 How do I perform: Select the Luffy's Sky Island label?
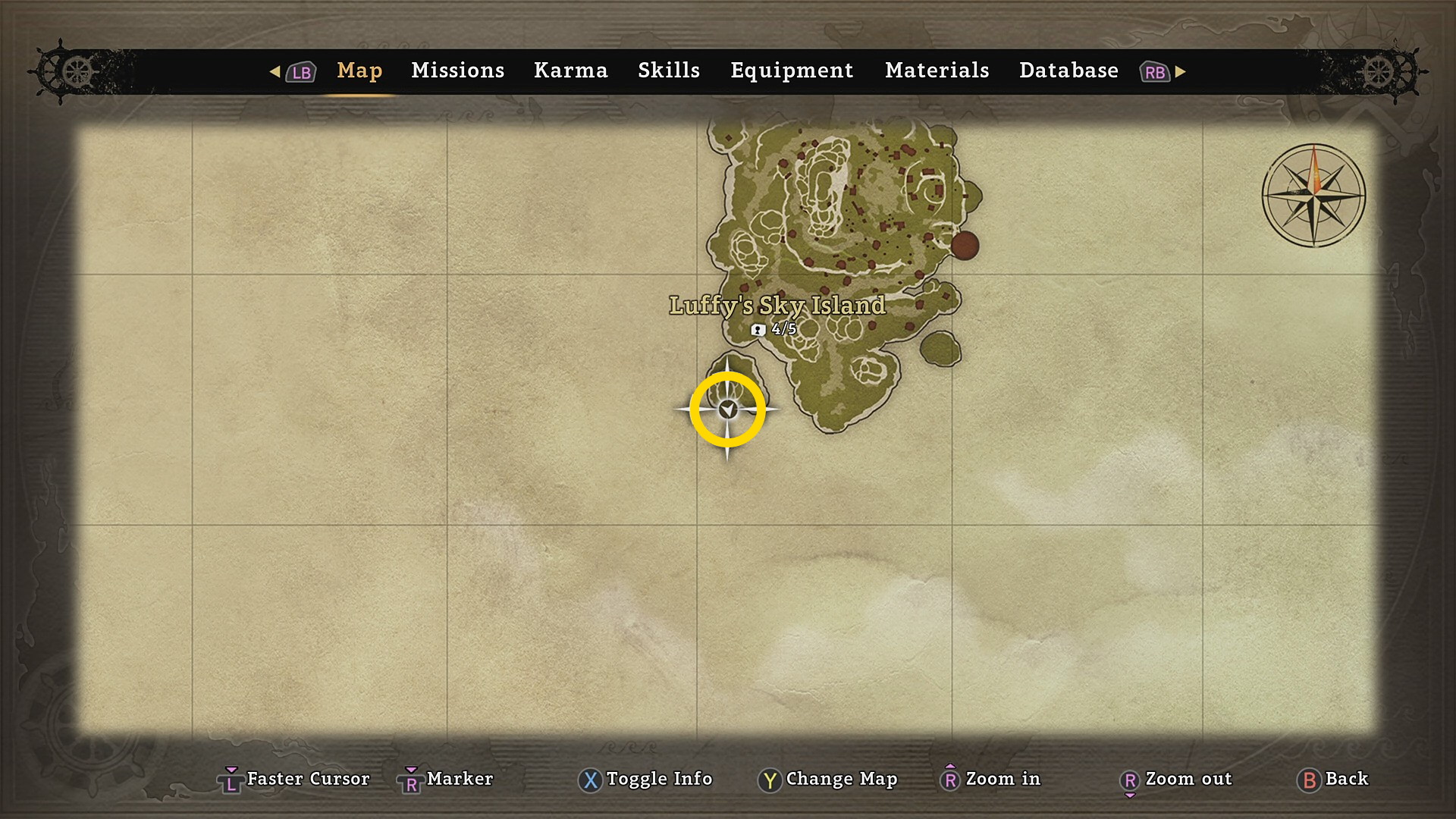[x=777, y=306]
